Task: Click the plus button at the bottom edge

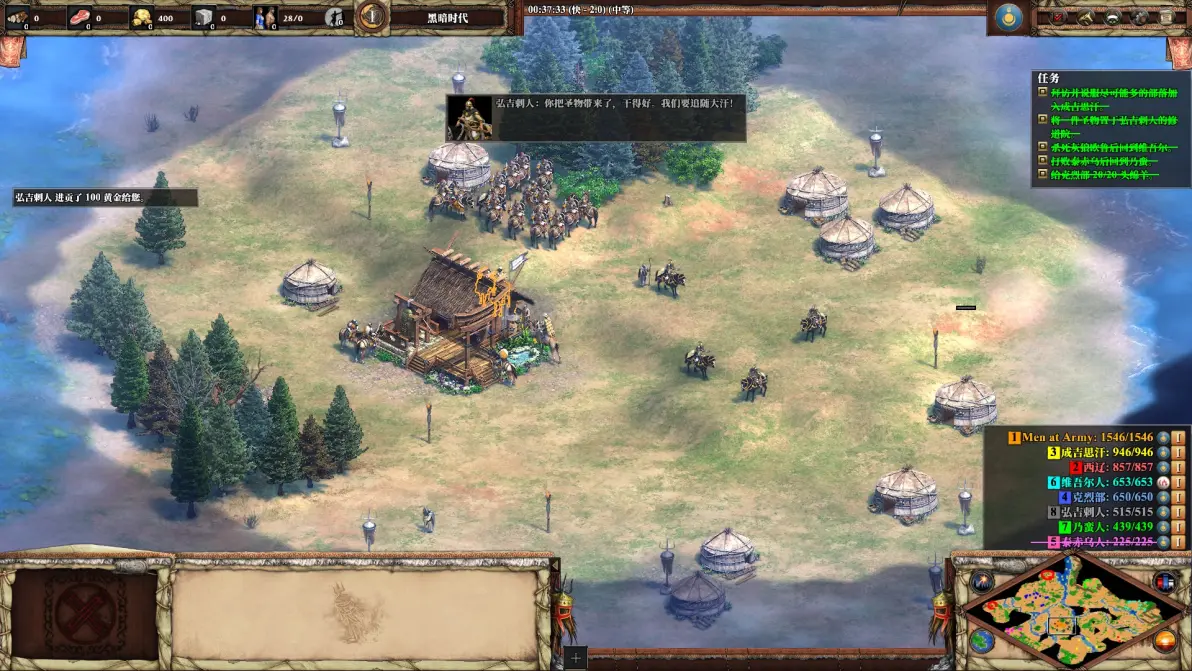Action: tap(575, 658)
